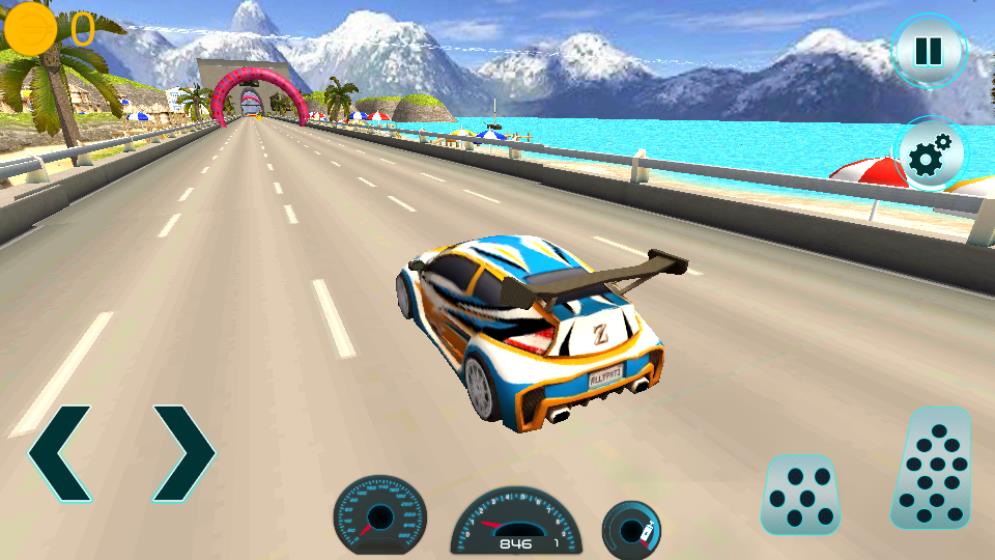Hit the accelerator gas pedal

[x=932, y=469]
